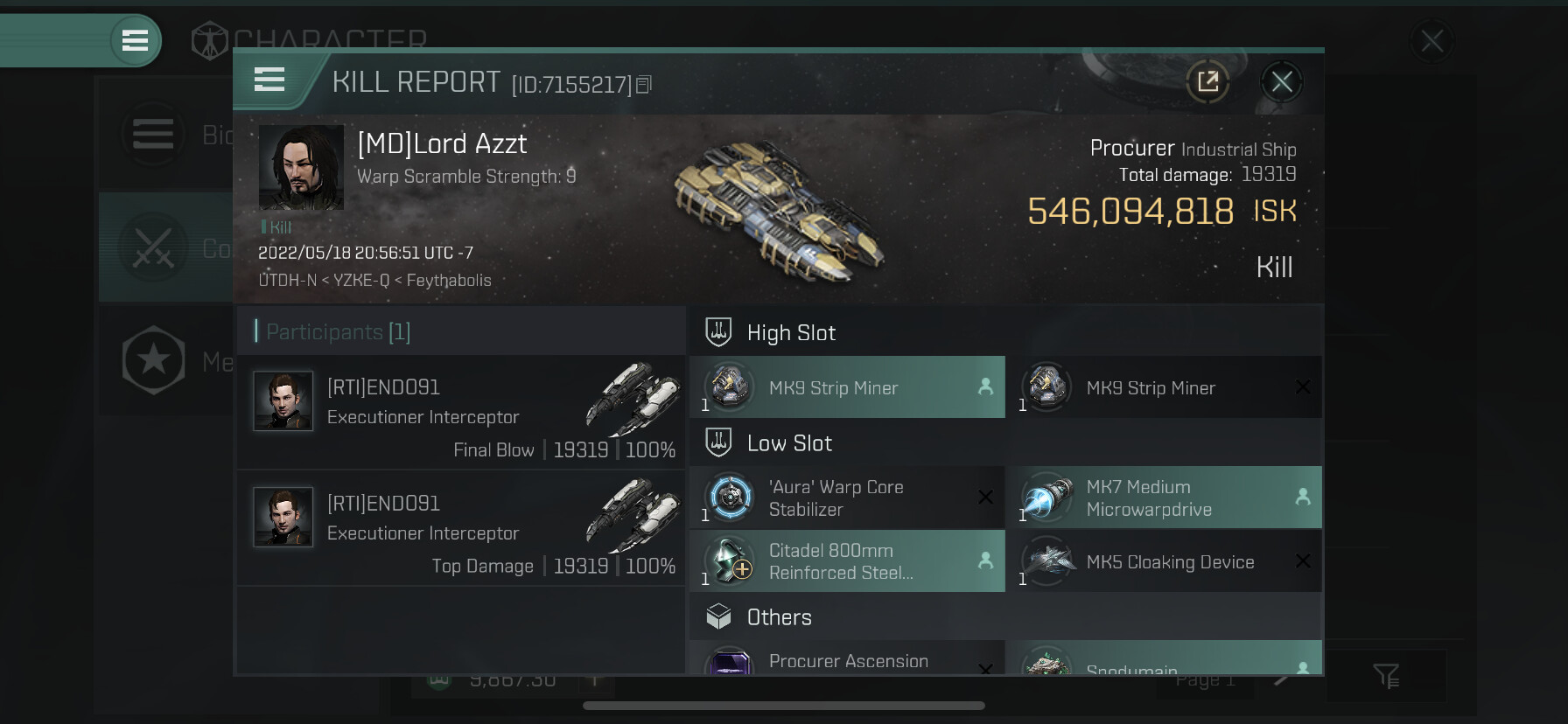The height and width of the screenshot is (724, 1568).
Task: Open the filter icon in the background list
Action: pos(1386,675)
